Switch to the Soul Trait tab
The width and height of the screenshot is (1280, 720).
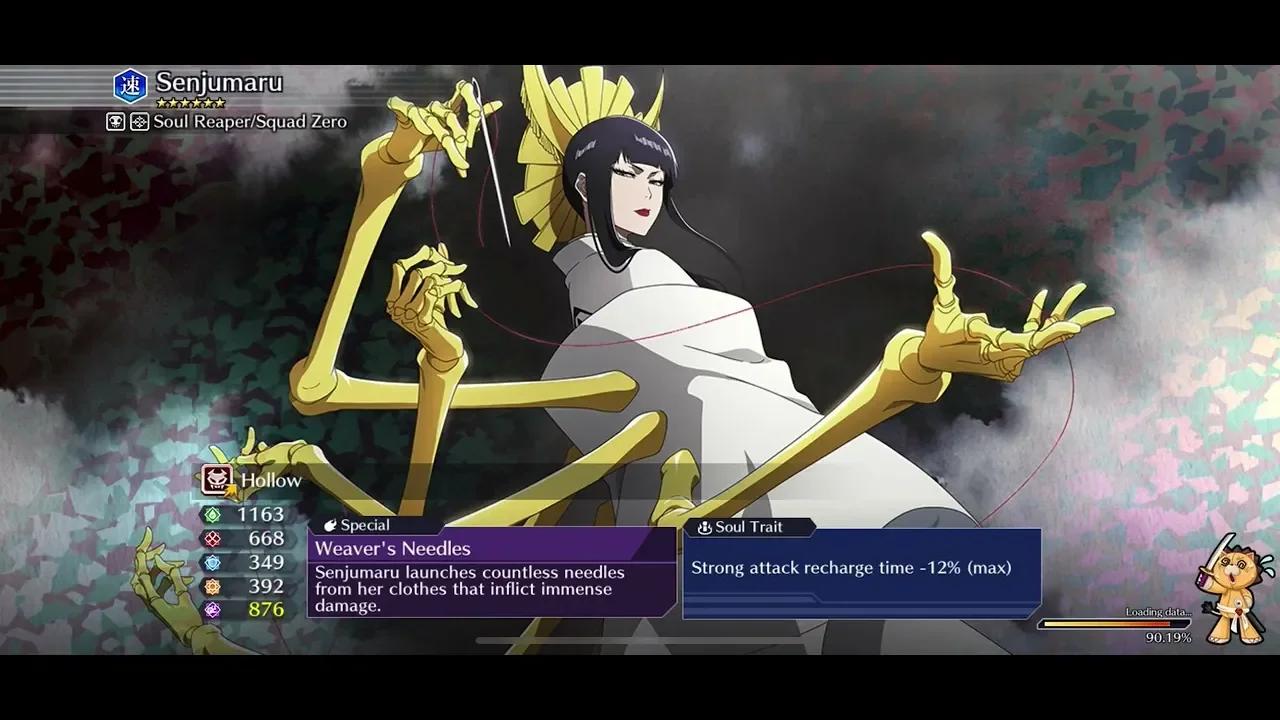pos(748,527)
